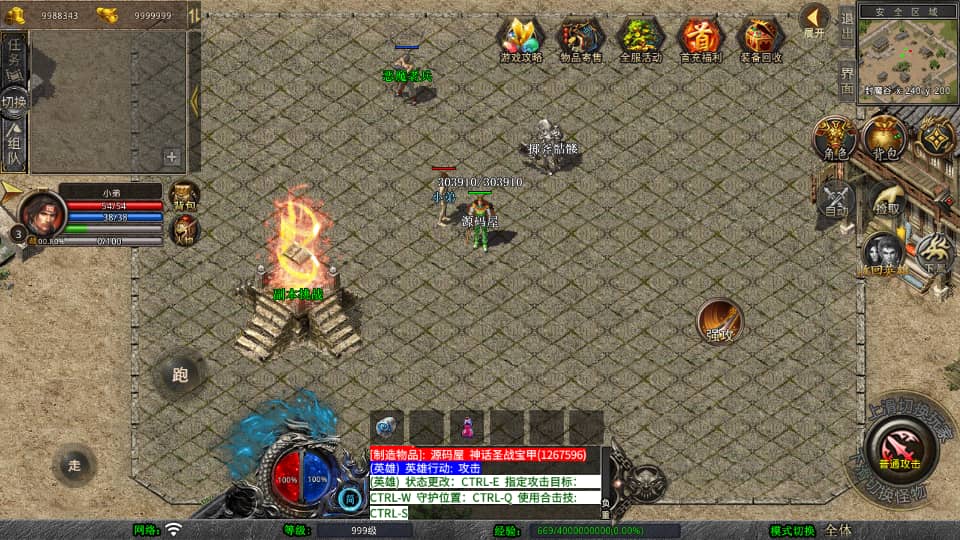
Task: Tap the 走 walk button
Action: [x=75, y=465]
